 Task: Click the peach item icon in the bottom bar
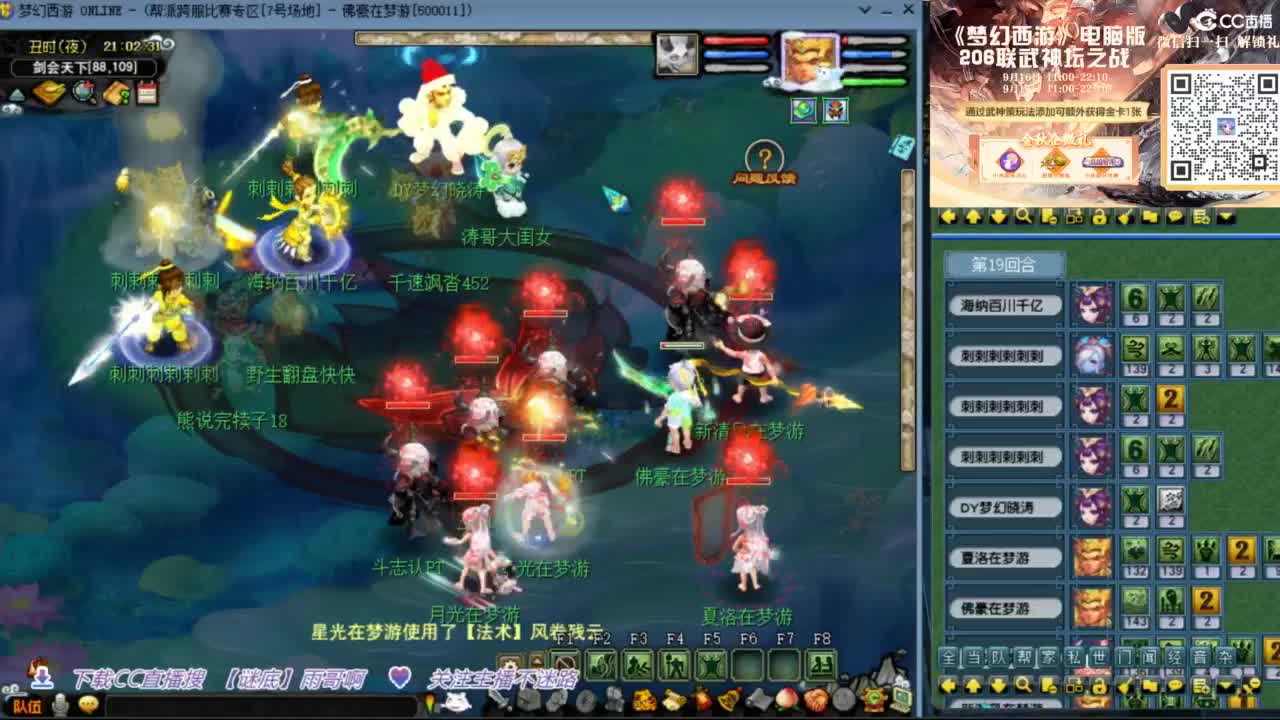tap(785, 701)
